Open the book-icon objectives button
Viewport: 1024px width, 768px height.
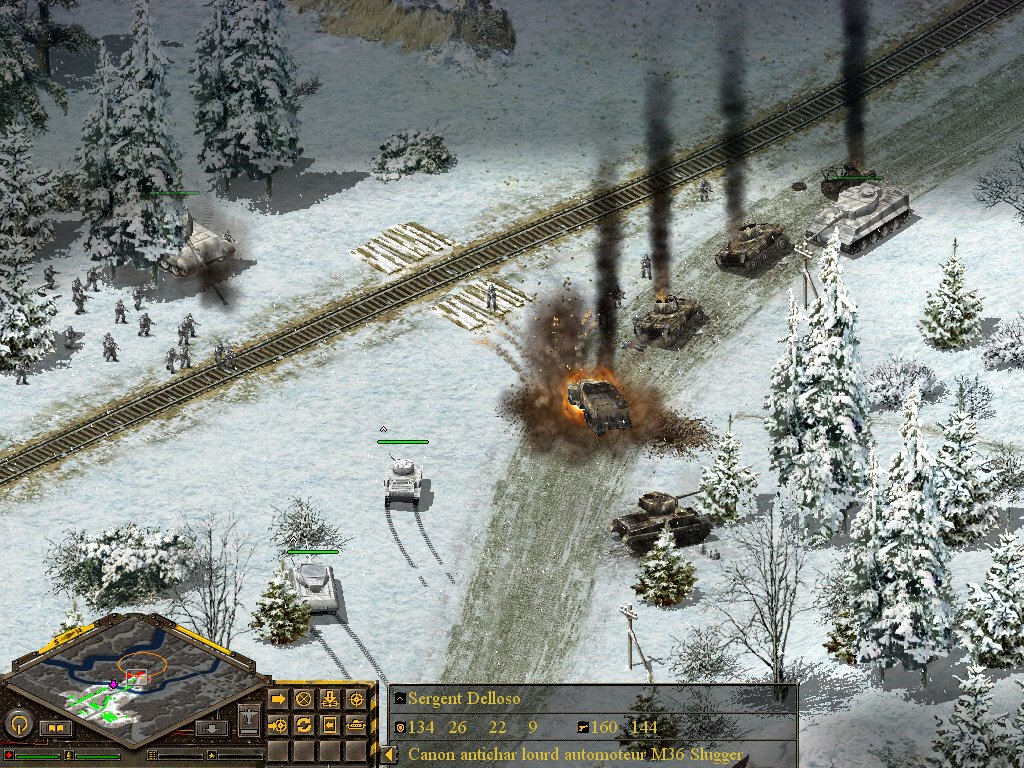[56, 728]
